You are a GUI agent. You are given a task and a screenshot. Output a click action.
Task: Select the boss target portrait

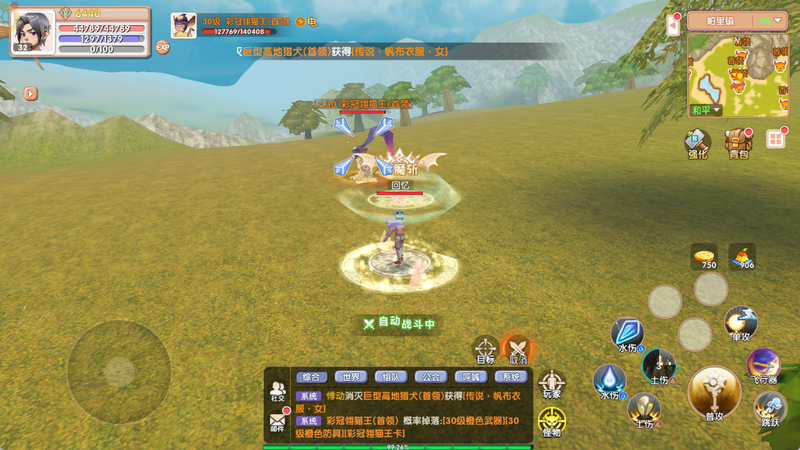pyautogui.click(x=183, y=25)
